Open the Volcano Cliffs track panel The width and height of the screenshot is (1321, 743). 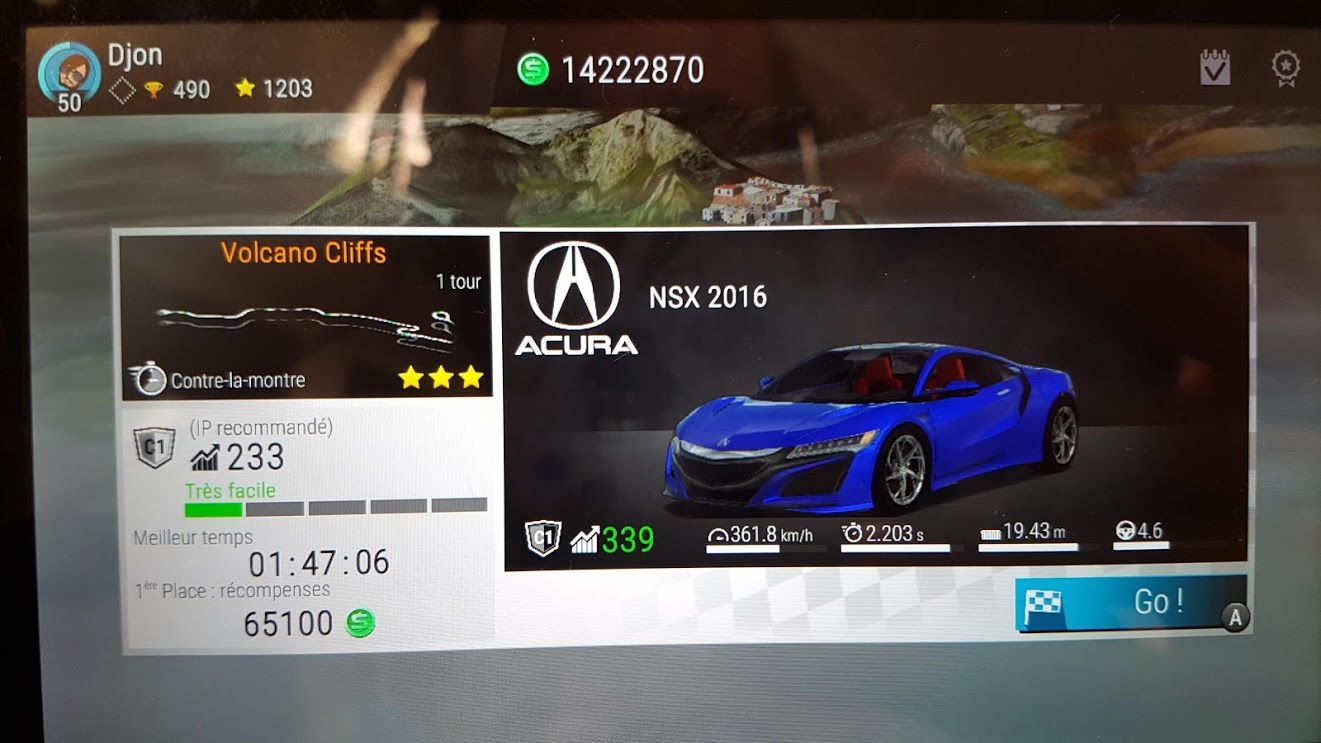305,315
